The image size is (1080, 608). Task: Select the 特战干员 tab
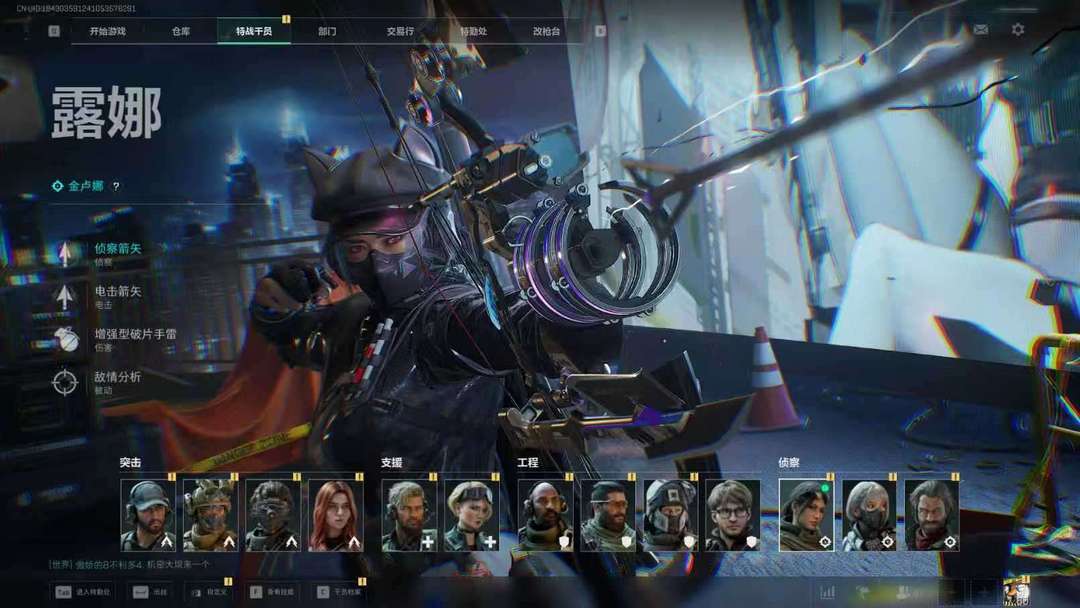[253, 31]
